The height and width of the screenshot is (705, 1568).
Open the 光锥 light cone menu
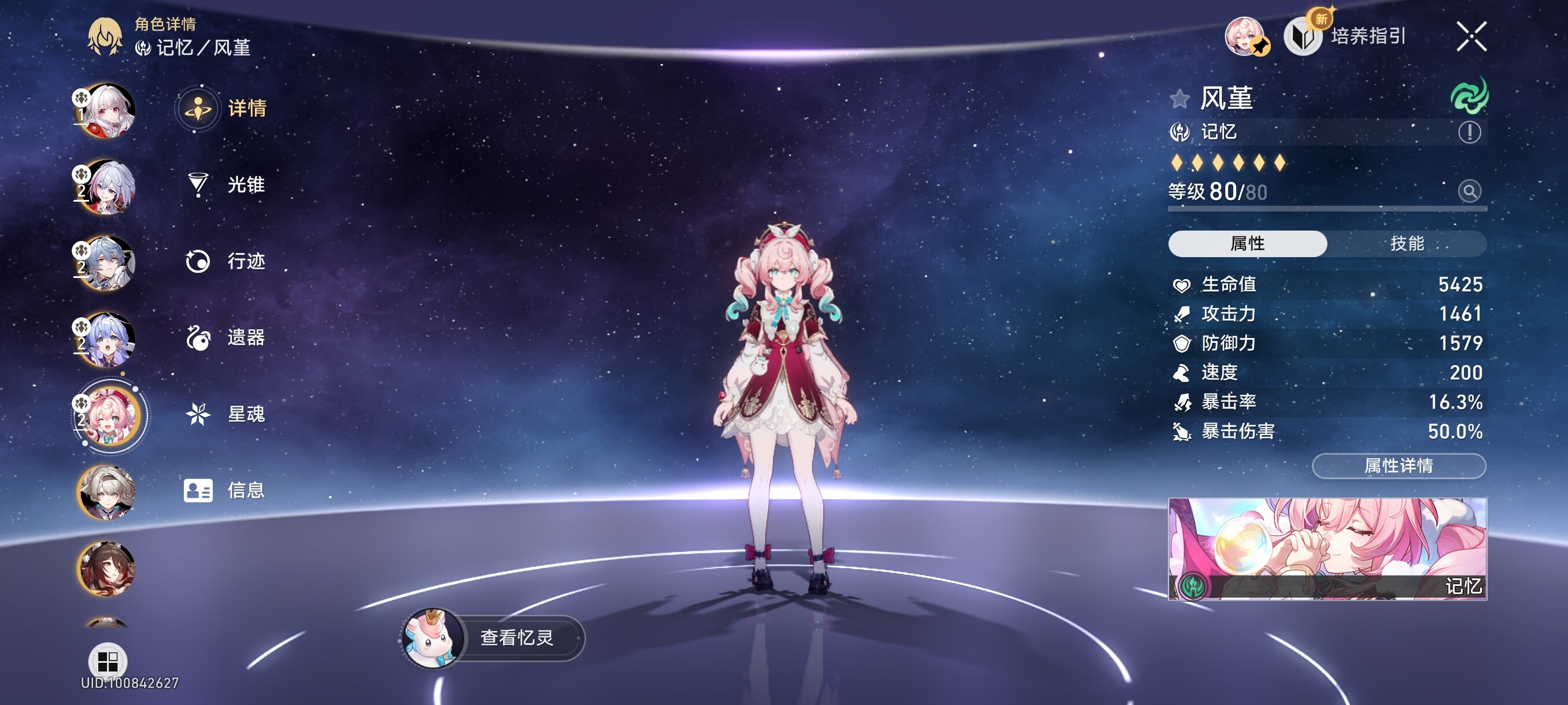click(x=225, y=185)
